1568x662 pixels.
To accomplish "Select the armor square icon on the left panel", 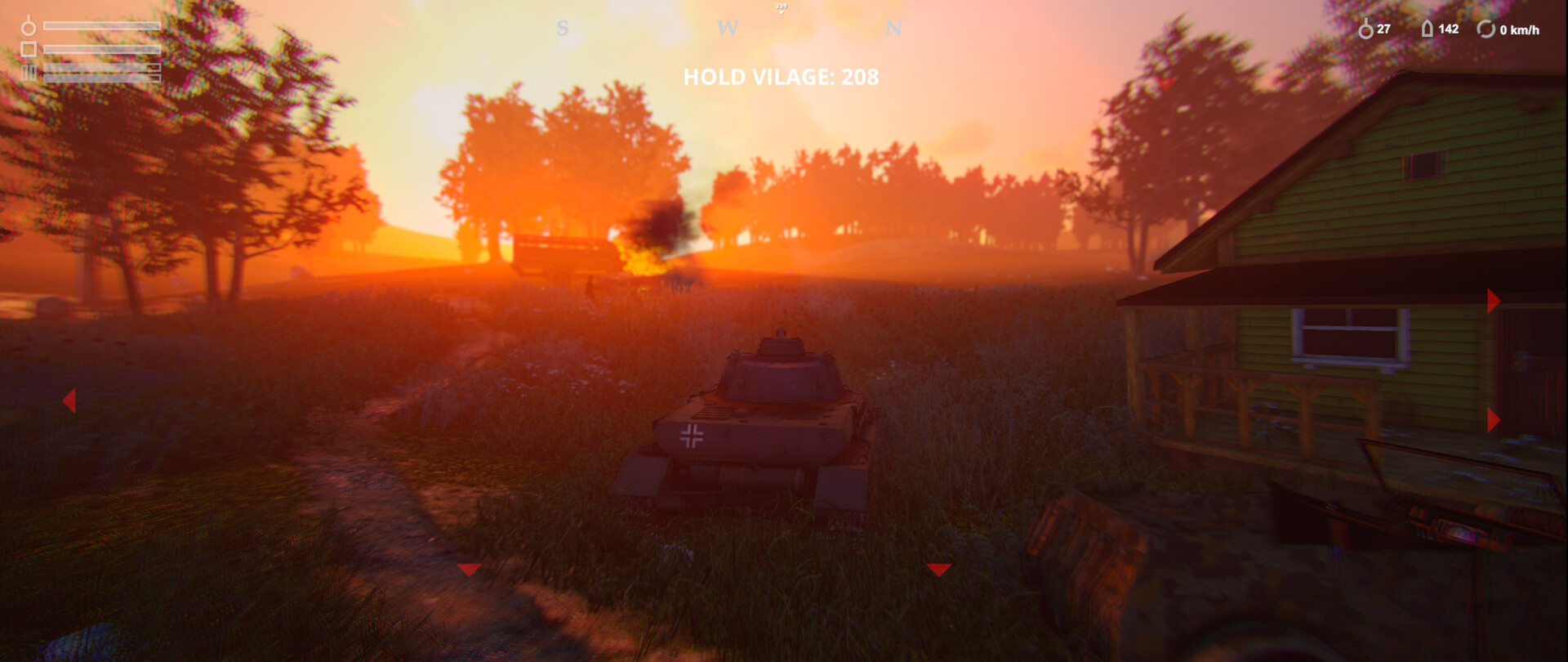I will point(29,49).
